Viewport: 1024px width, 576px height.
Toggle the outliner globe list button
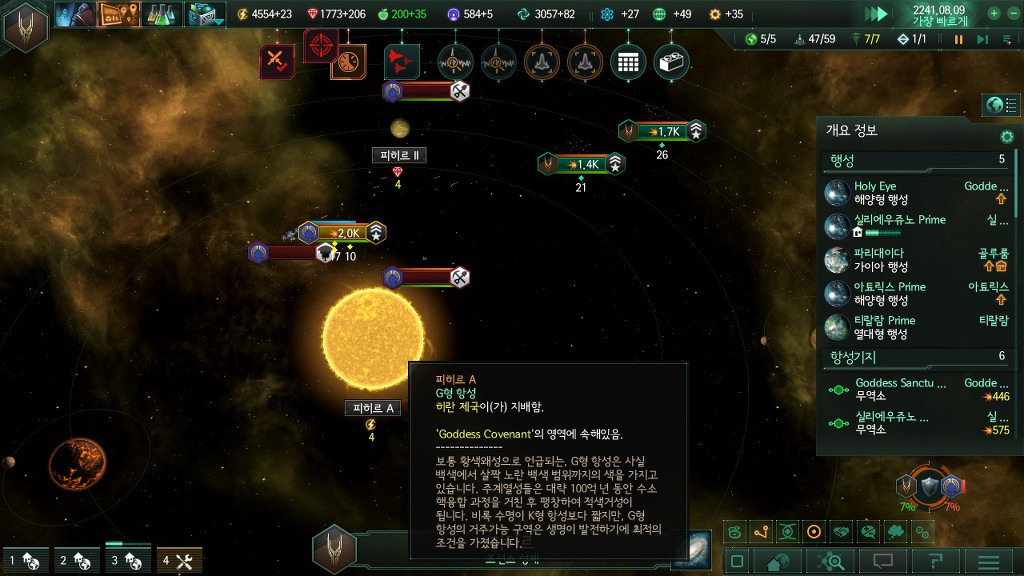[x=1000, y=104]
